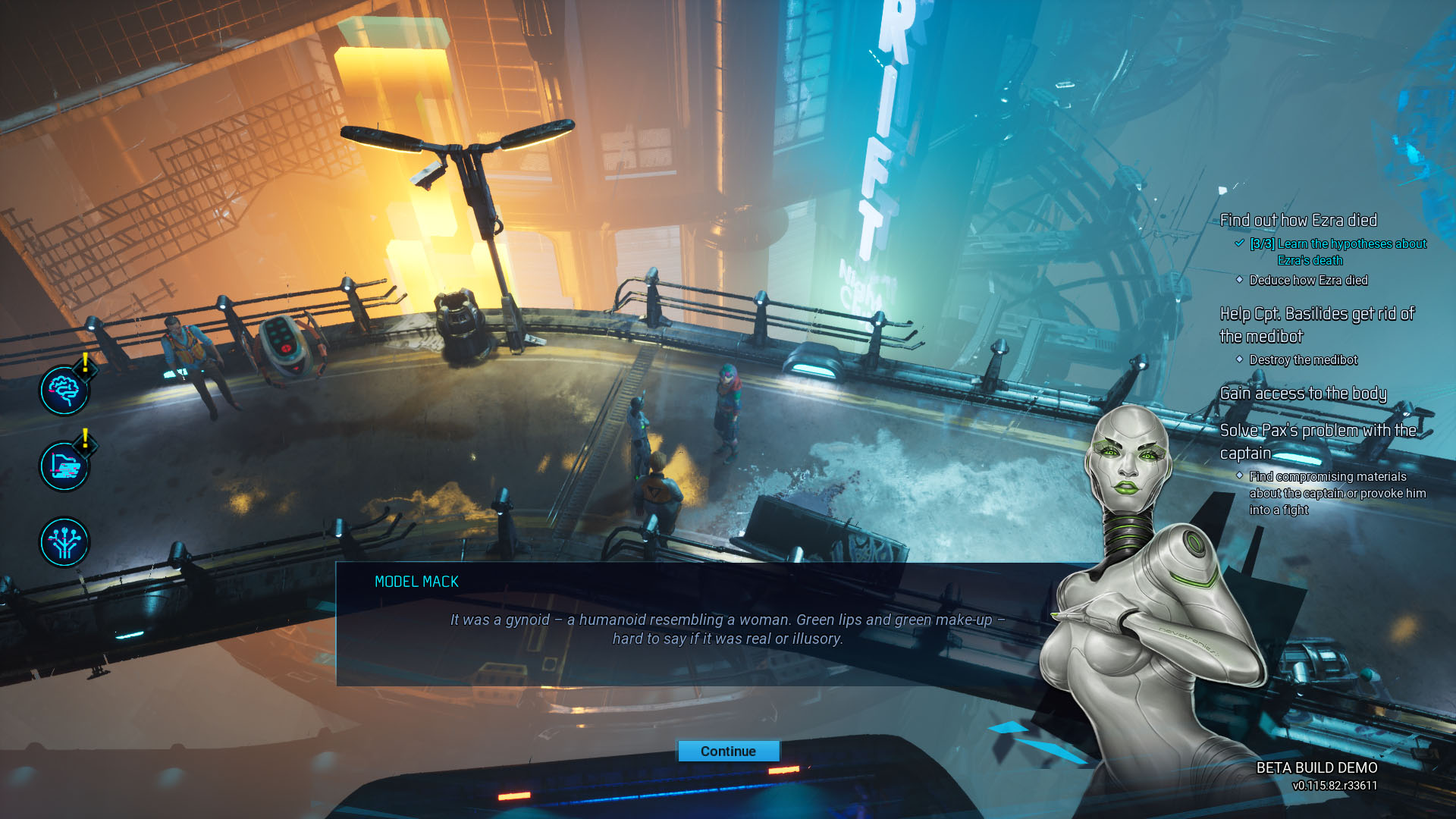Click the Continue dialogue button
This screenshot has height=819, width=1456.
click(x=728, y=751)
